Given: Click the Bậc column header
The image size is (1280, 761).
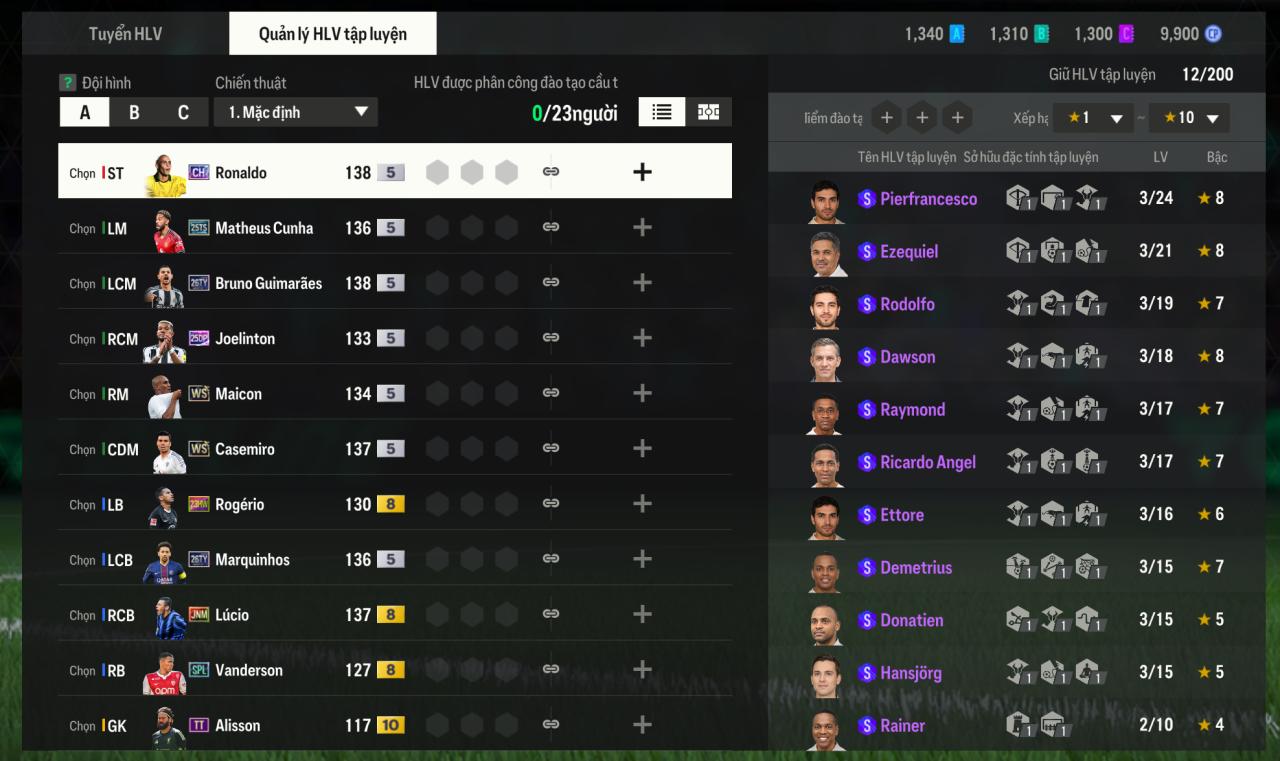Looking at the screenshot, I should point(1216,157).
